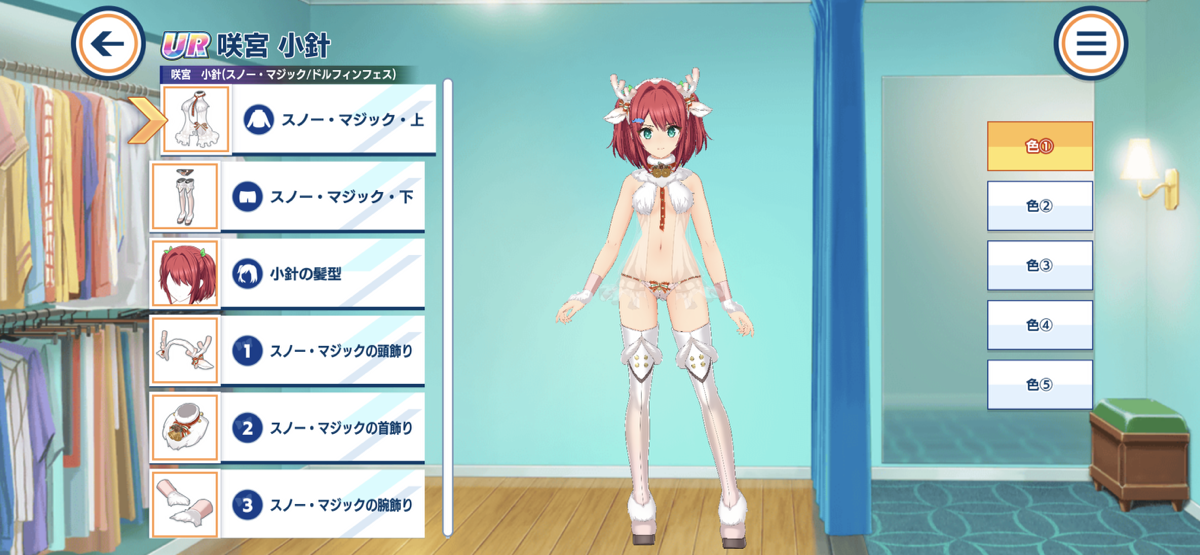Choose color option 色⑤
The height and width of the screenshot is (555, 1200).
[x=1039, y=385]
